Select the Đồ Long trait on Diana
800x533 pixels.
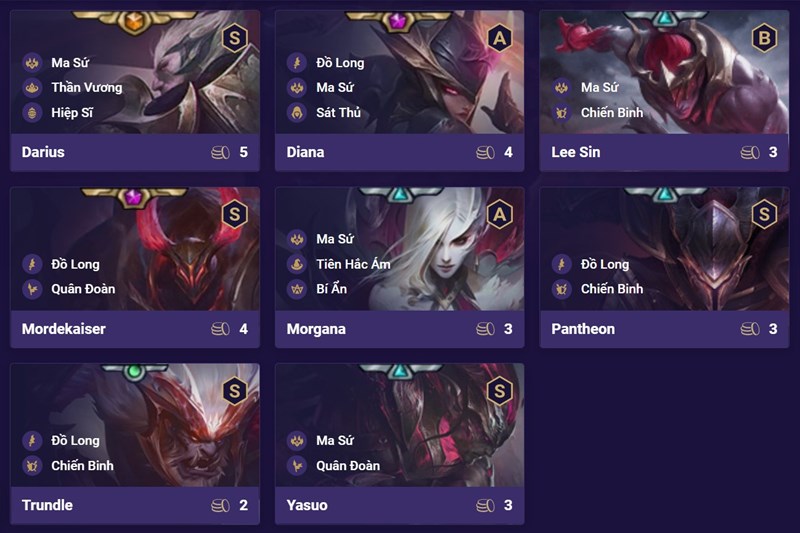[340, 62]
